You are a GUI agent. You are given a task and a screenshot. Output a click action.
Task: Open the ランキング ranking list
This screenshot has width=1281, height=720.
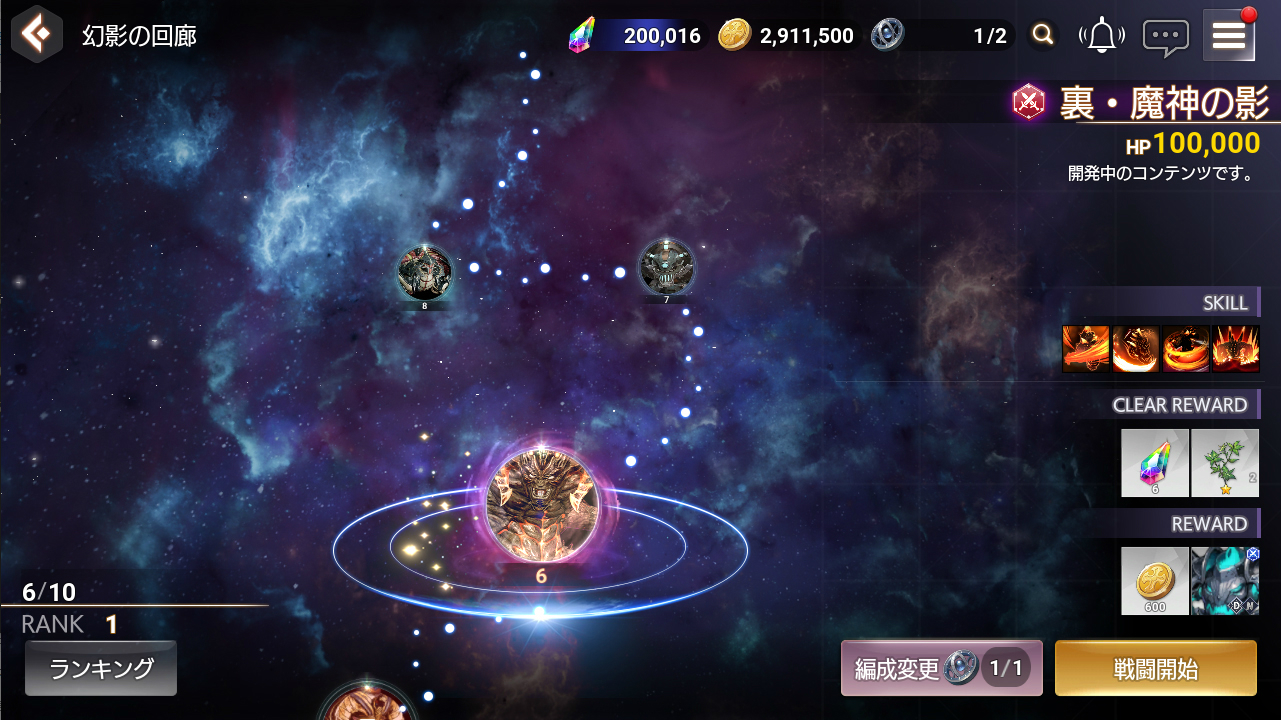(x=101, y=668)
